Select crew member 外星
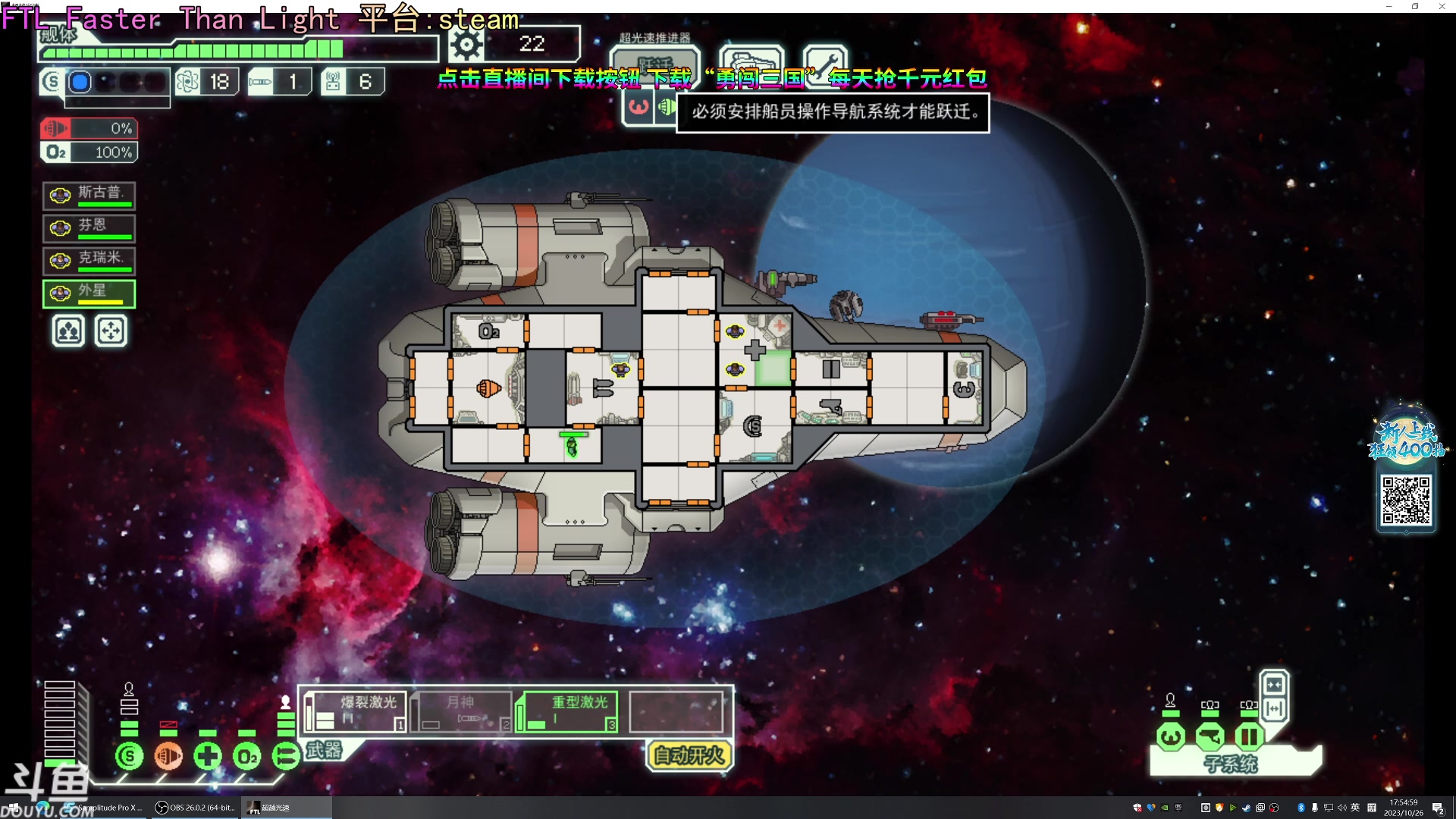The width and height of the screenshot is (1456, 819). click(89, 293)
